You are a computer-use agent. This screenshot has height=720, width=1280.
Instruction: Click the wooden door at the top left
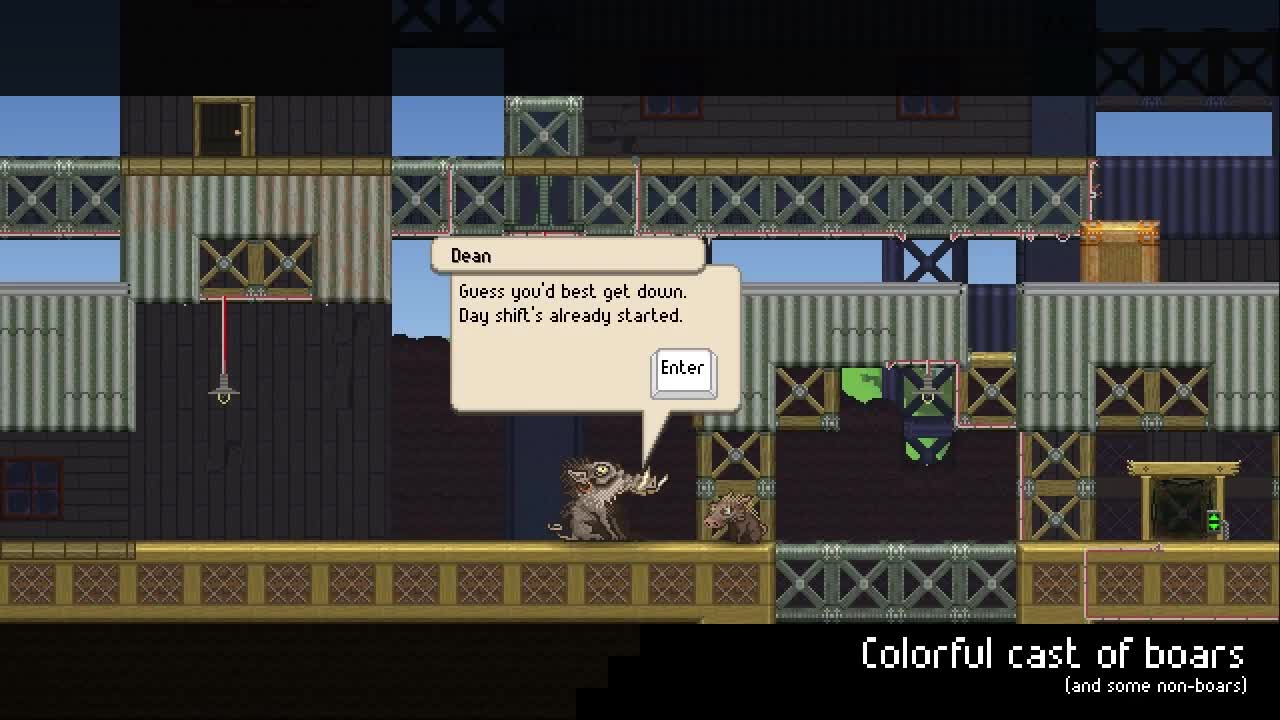[222, 125]
